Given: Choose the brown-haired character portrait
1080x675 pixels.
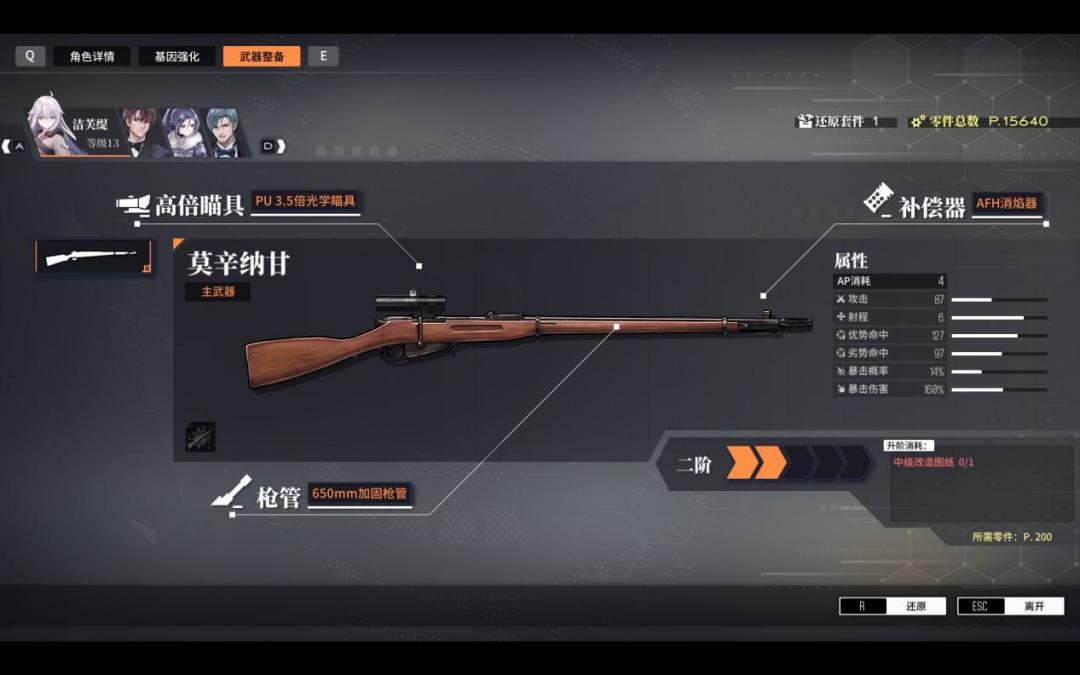Looking at the screenshot, I should (x=140, y=131).
